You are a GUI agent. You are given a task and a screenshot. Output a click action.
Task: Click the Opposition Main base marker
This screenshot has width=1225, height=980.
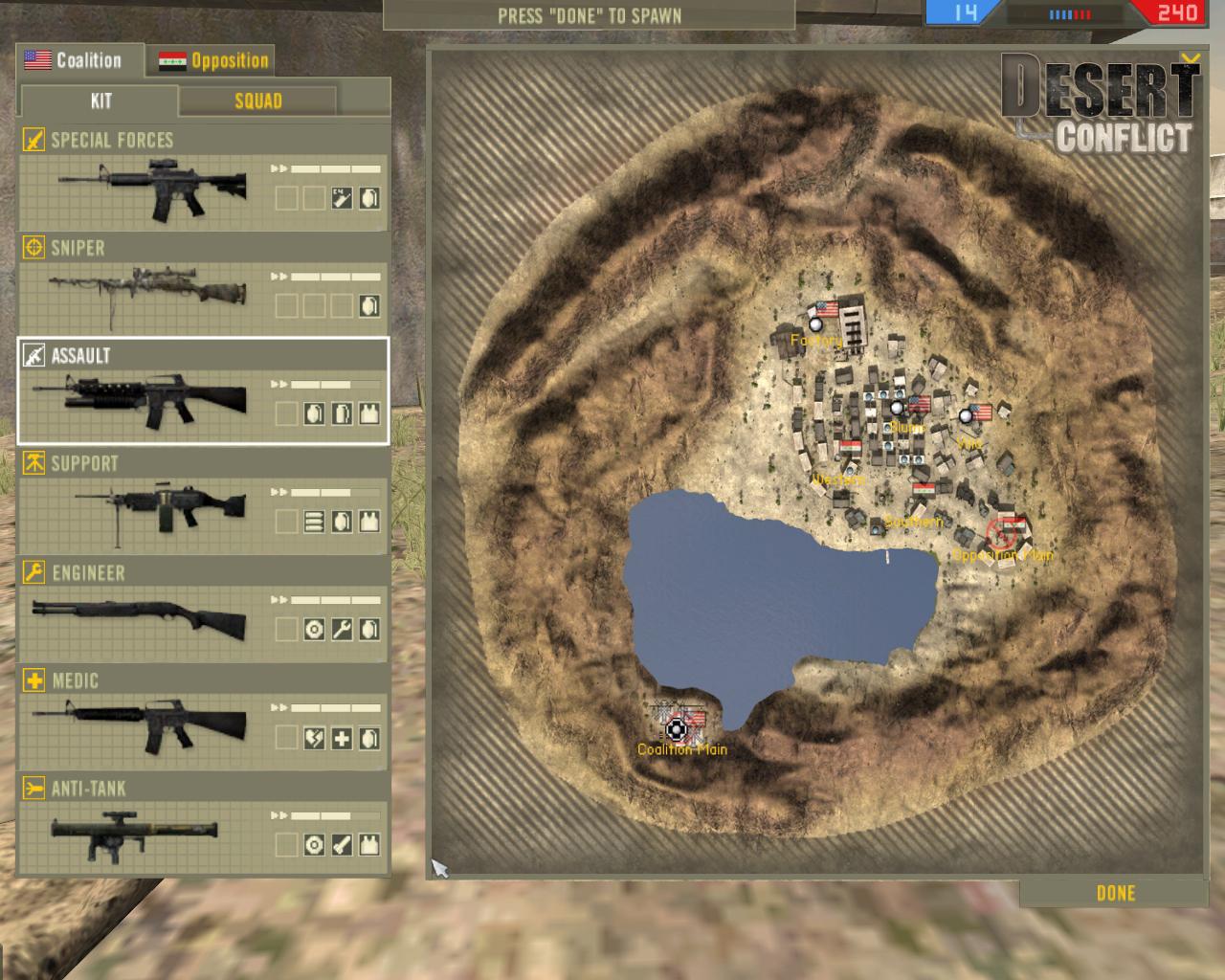coord(1001,534)
